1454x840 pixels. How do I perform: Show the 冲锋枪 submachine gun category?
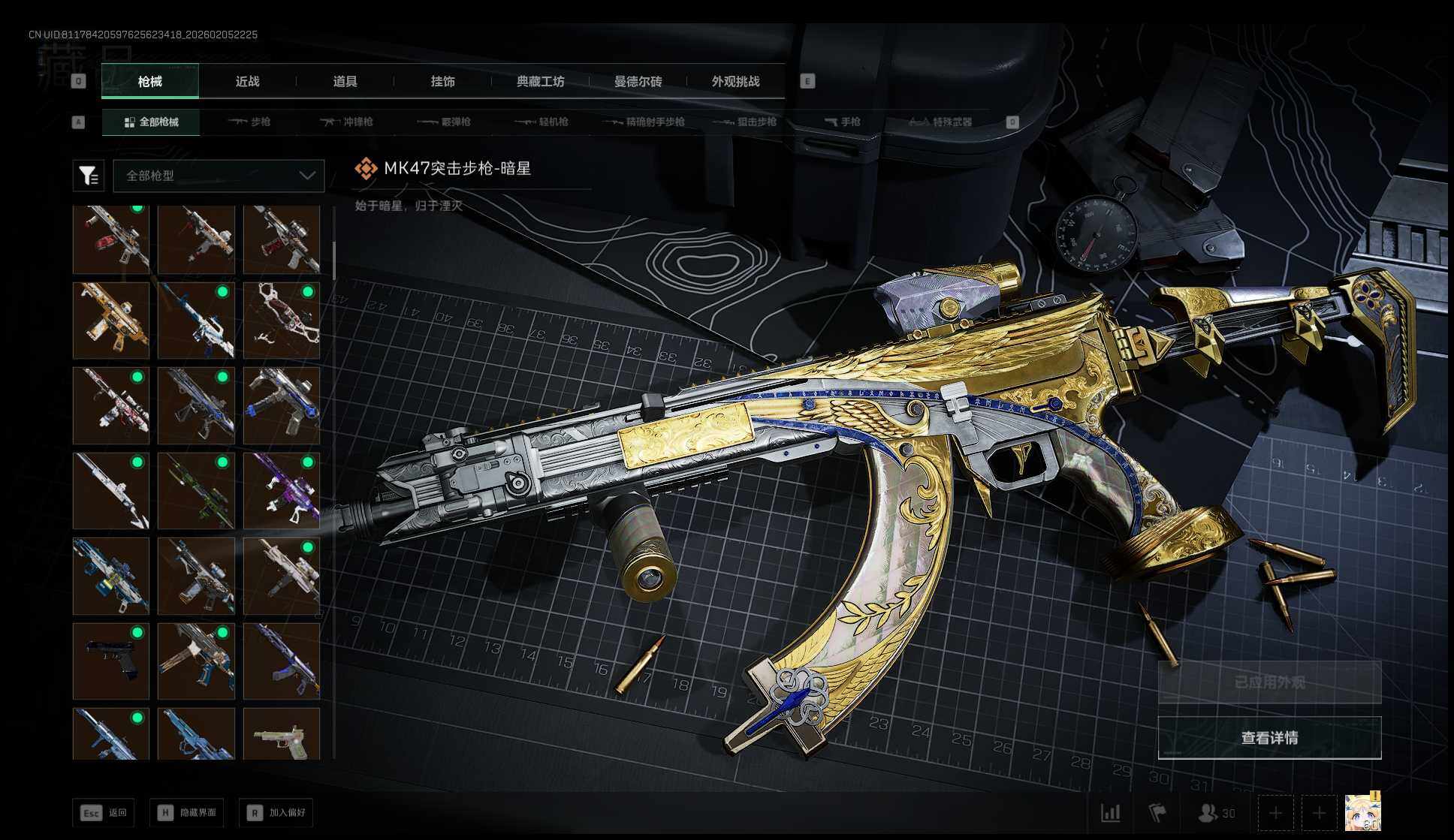click(x=346, y=122)
